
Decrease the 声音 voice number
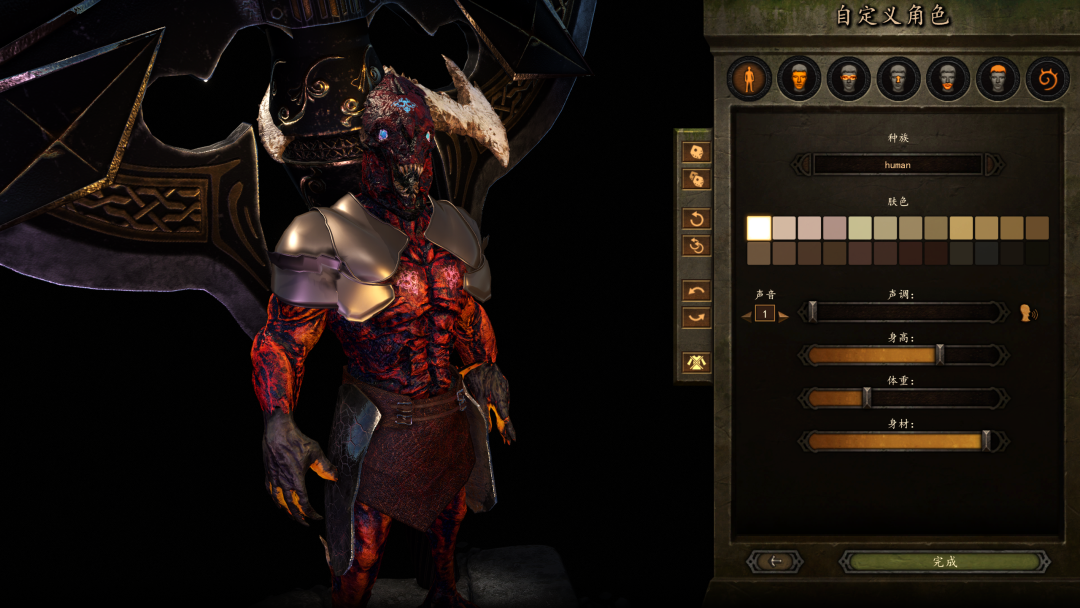746,315
